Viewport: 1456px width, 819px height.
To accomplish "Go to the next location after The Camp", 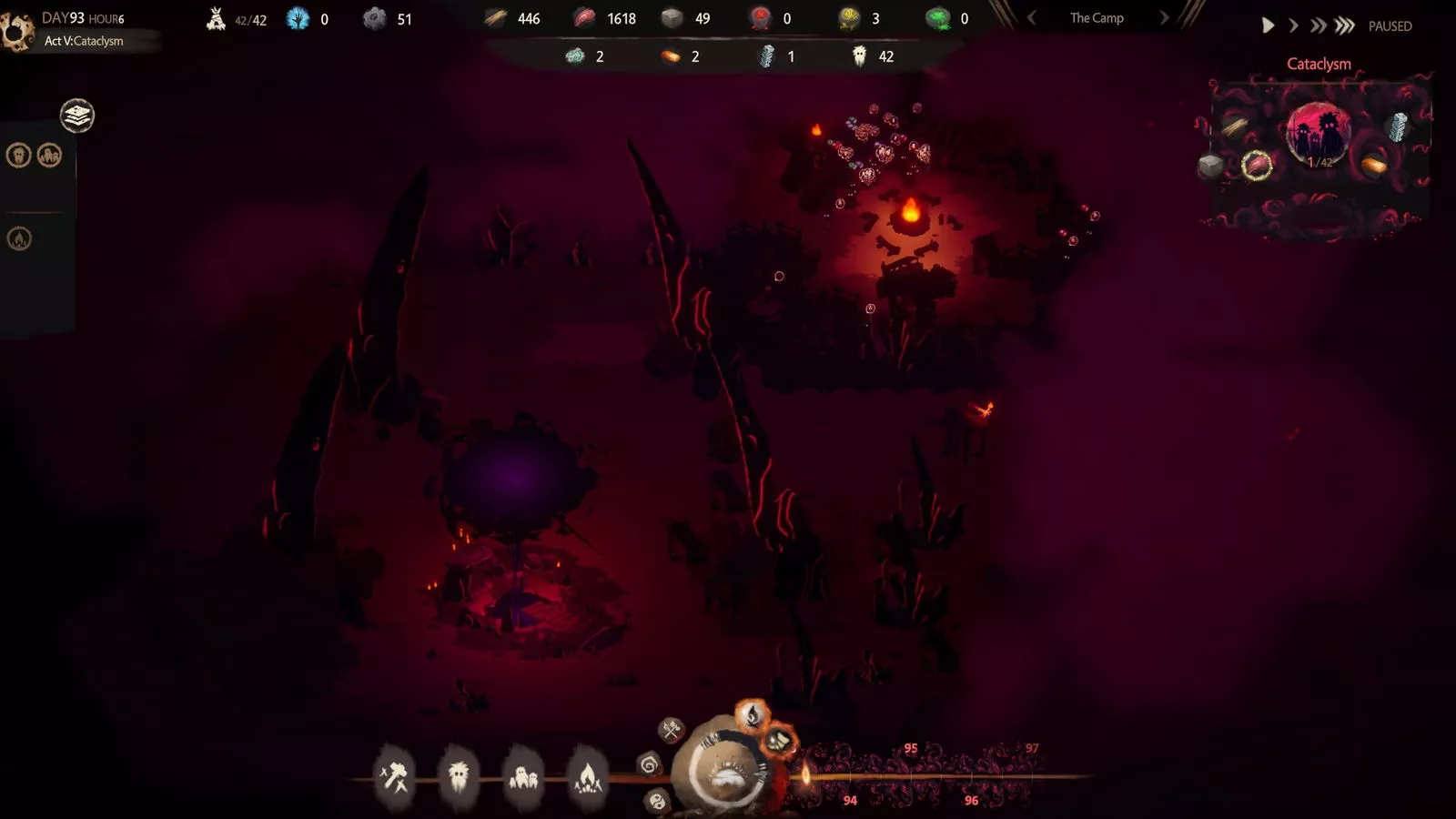I will (1164, 18).
